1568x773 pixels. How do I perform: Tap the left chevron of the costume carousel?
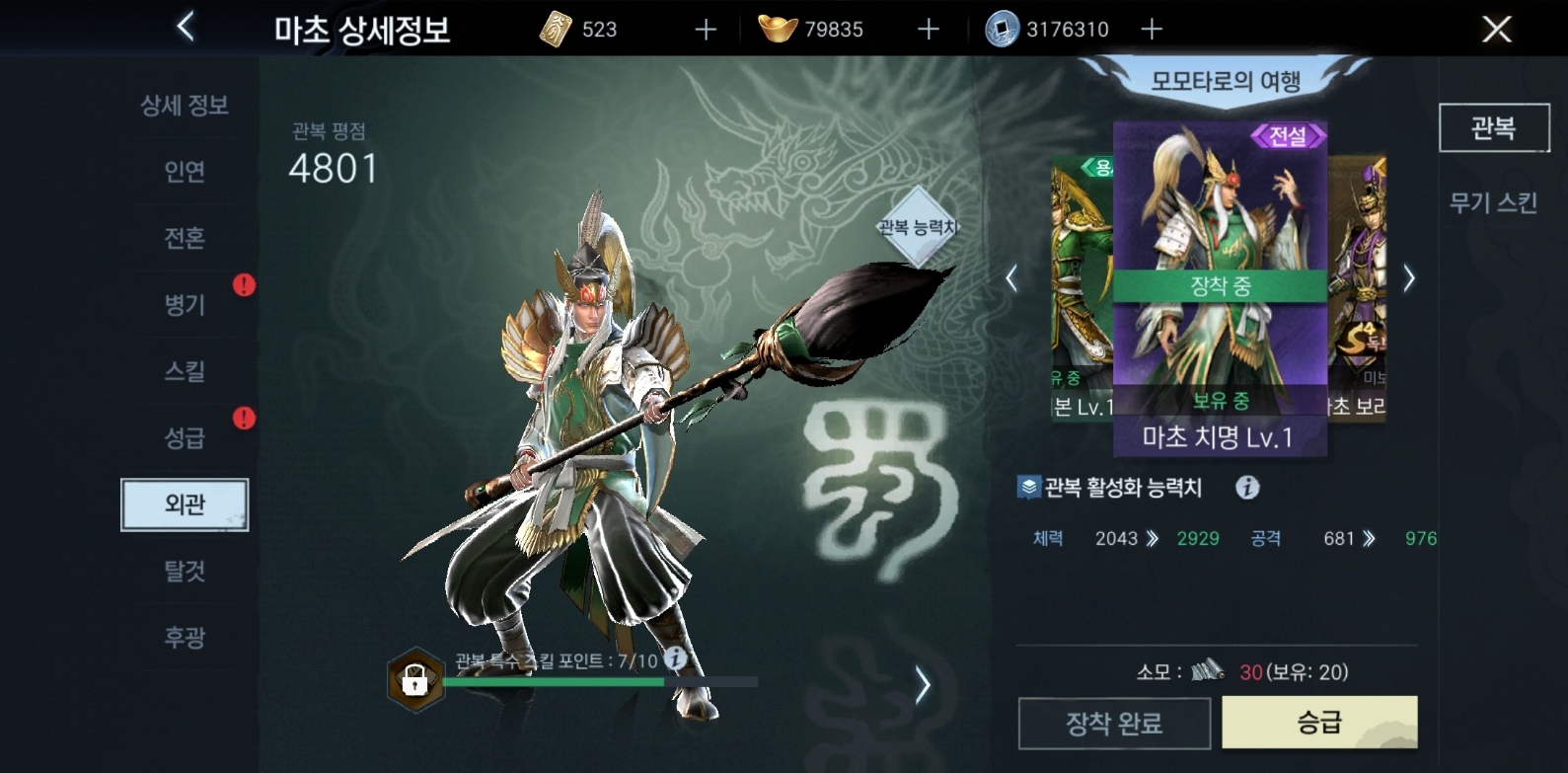point(1010,277)
